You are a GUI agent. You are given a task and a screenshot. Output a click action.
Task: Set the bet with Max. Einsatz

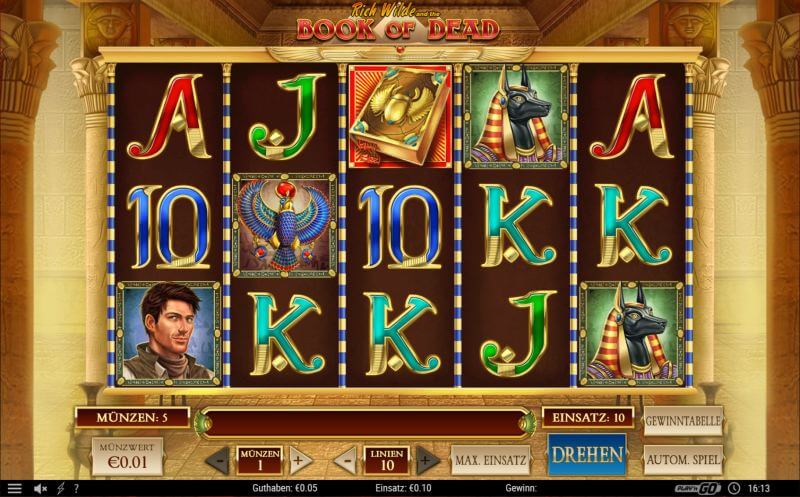pos(490,460)
